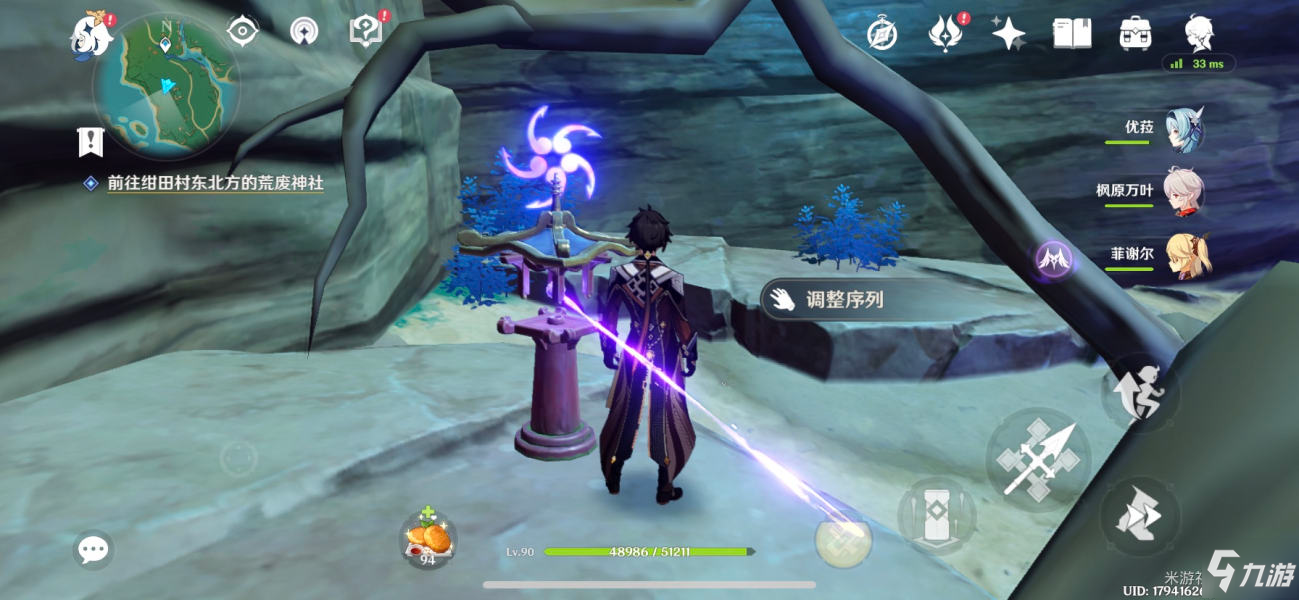
Task: Open the co-op mode icon
Action: click(x=303, y=31)
